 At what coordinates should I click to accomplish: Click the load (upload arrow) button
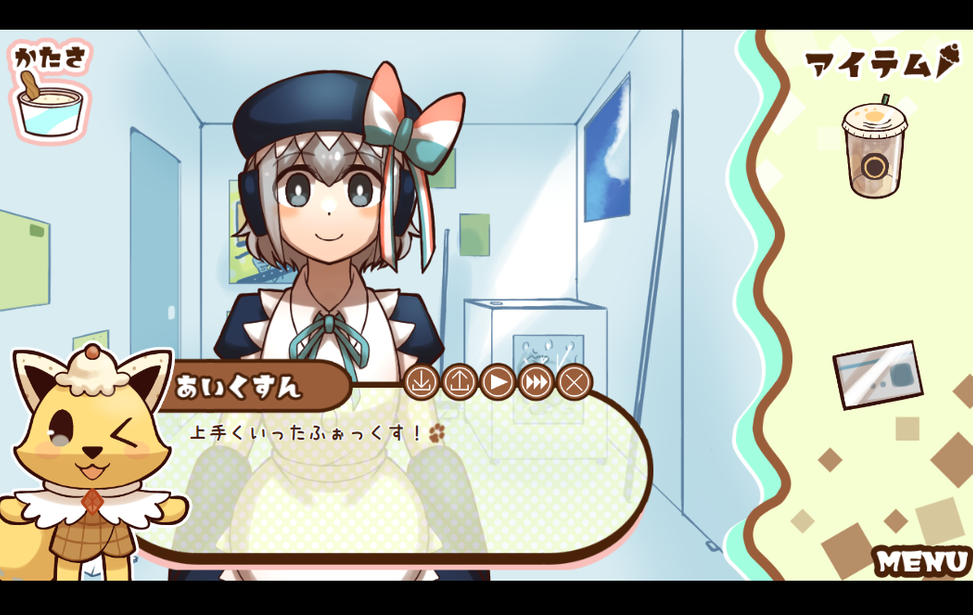coord(460,382)
